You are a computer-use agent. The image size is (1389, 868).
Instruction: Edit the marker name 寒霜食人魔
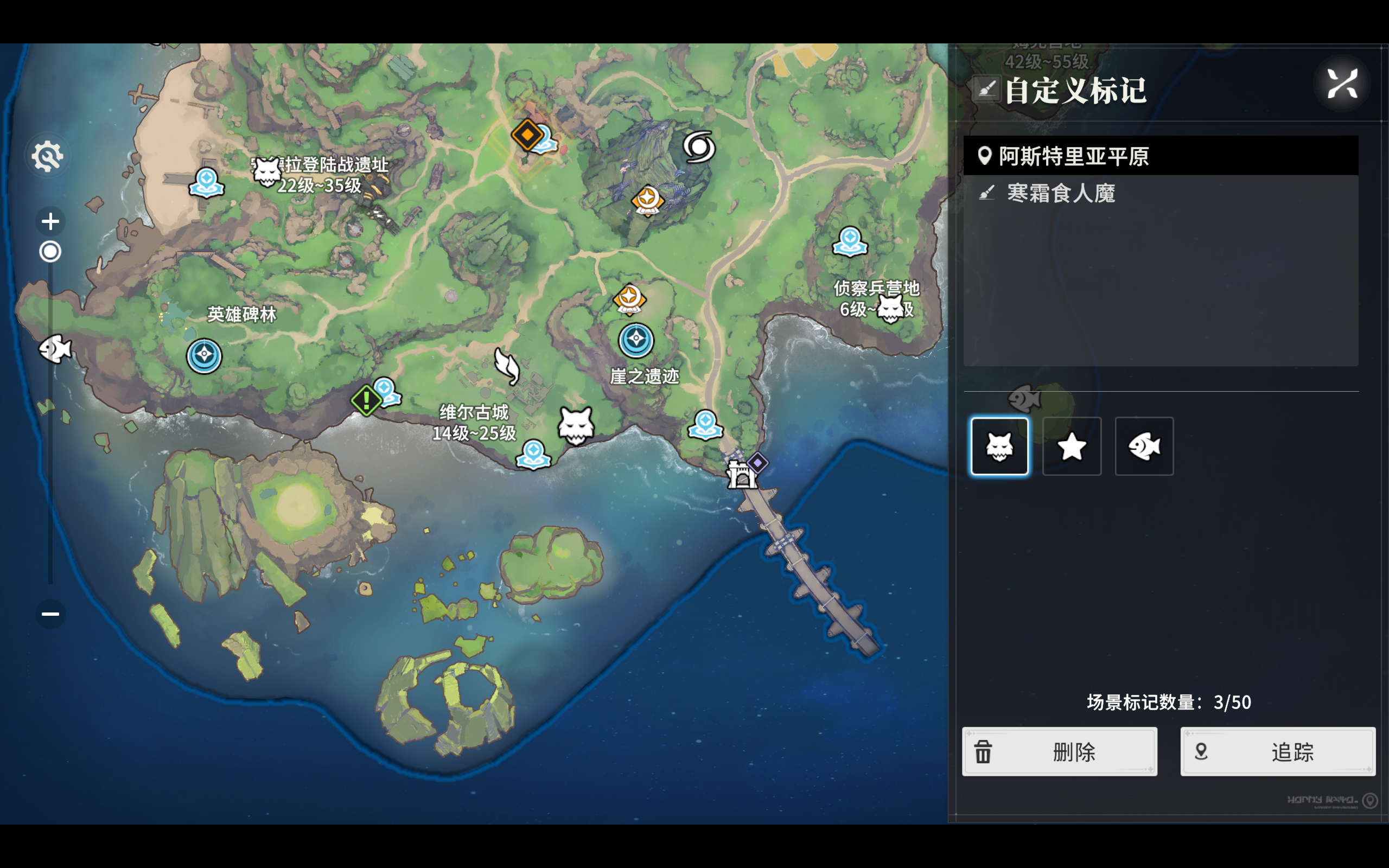click(1061, 194)
